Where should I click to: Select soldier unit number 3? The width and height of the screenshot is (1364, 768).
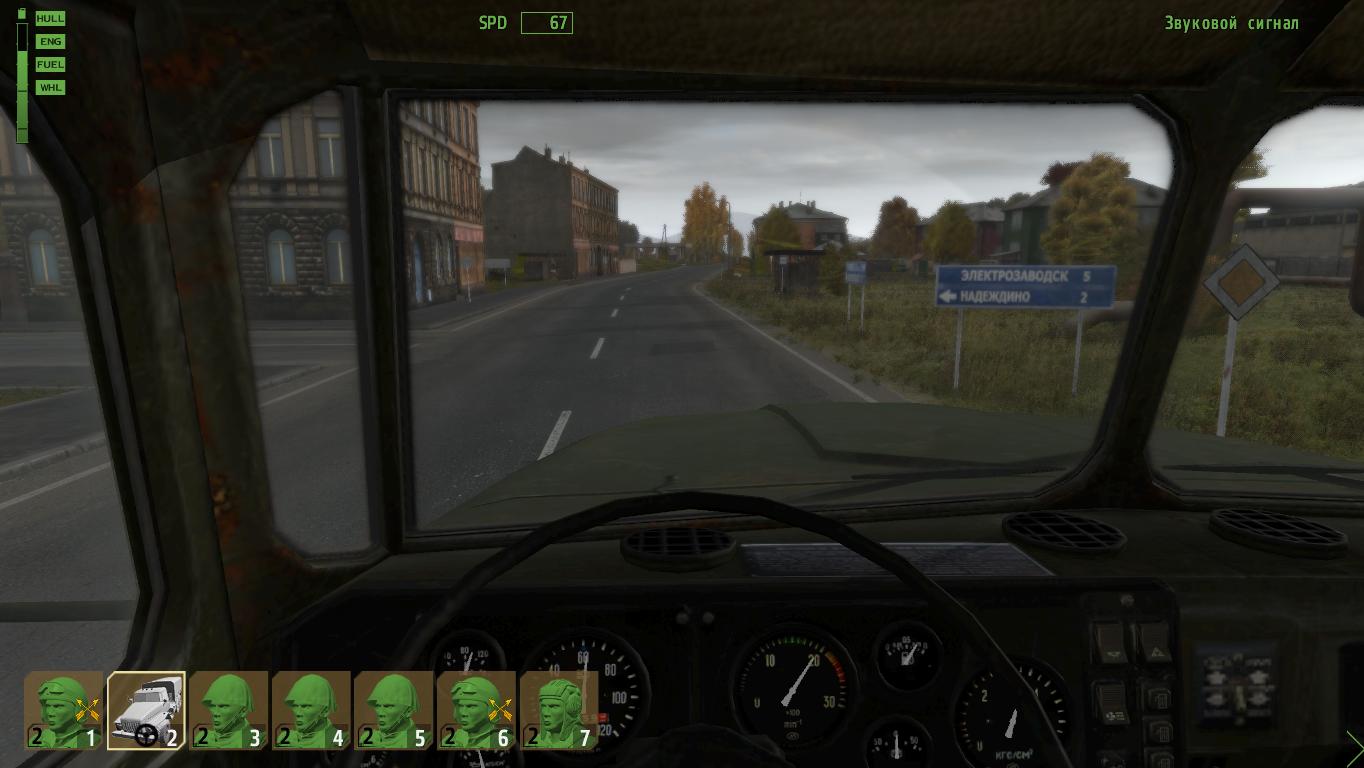tap(228, 710)
